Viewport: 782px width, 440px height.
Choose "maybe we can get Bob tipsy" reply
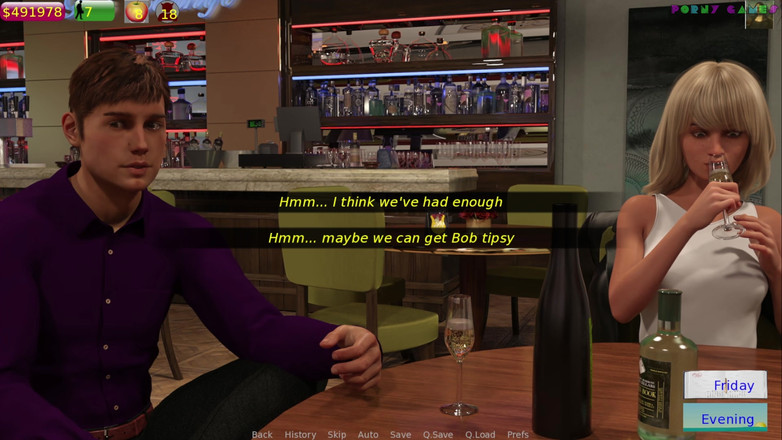[390, 238]
